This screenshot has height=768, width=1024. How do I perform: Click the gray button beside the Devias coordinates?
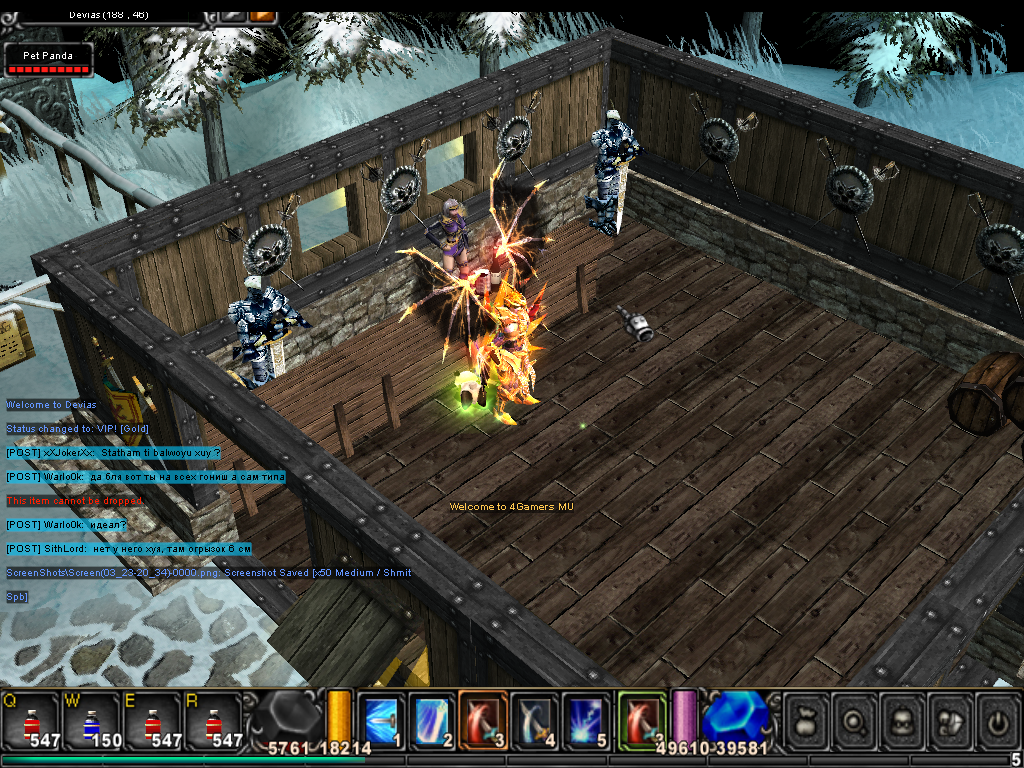pyautogui.click(x=232, y=15)
